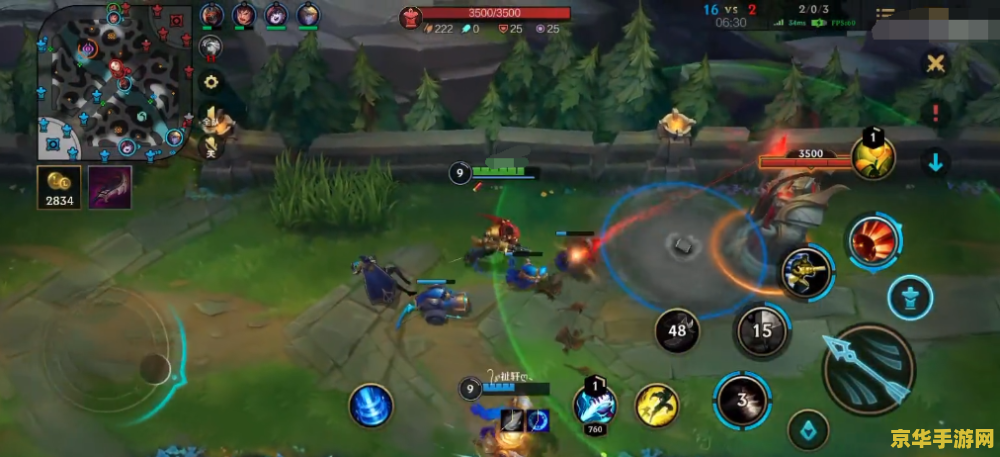
Task: Use the blue recall button
Action: pos(371,406)
